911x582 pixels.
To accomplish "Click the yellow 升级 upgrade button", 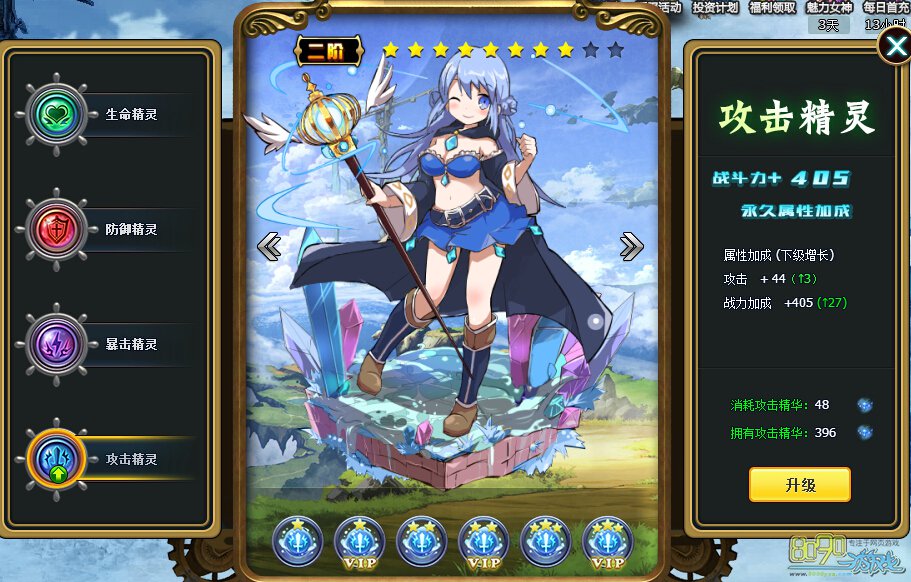I will coord(799,485).
